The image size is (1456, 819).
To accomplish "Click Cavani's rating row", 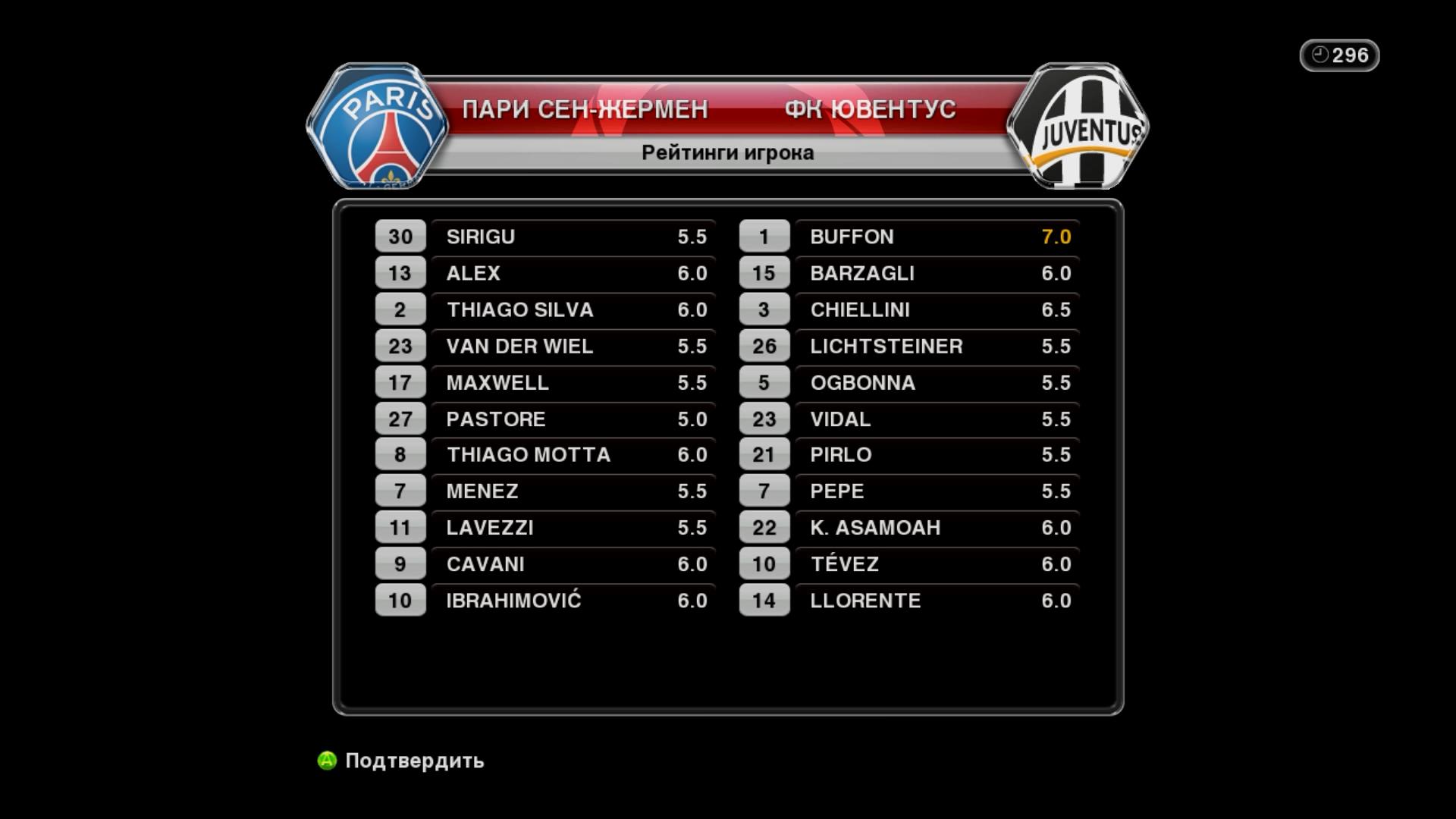I will (573, 564).
